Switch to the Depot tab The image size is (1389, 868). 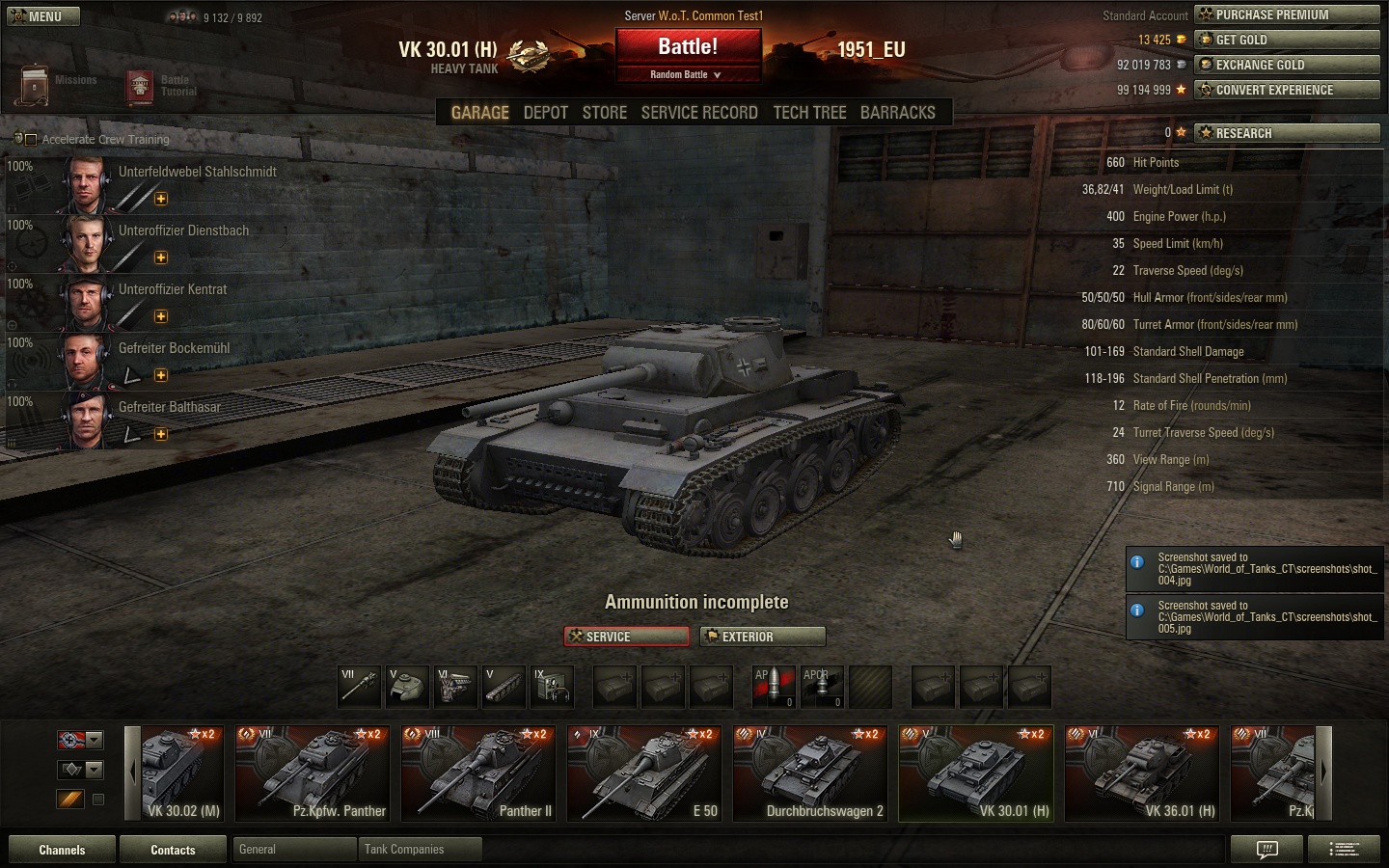(545, 113)
